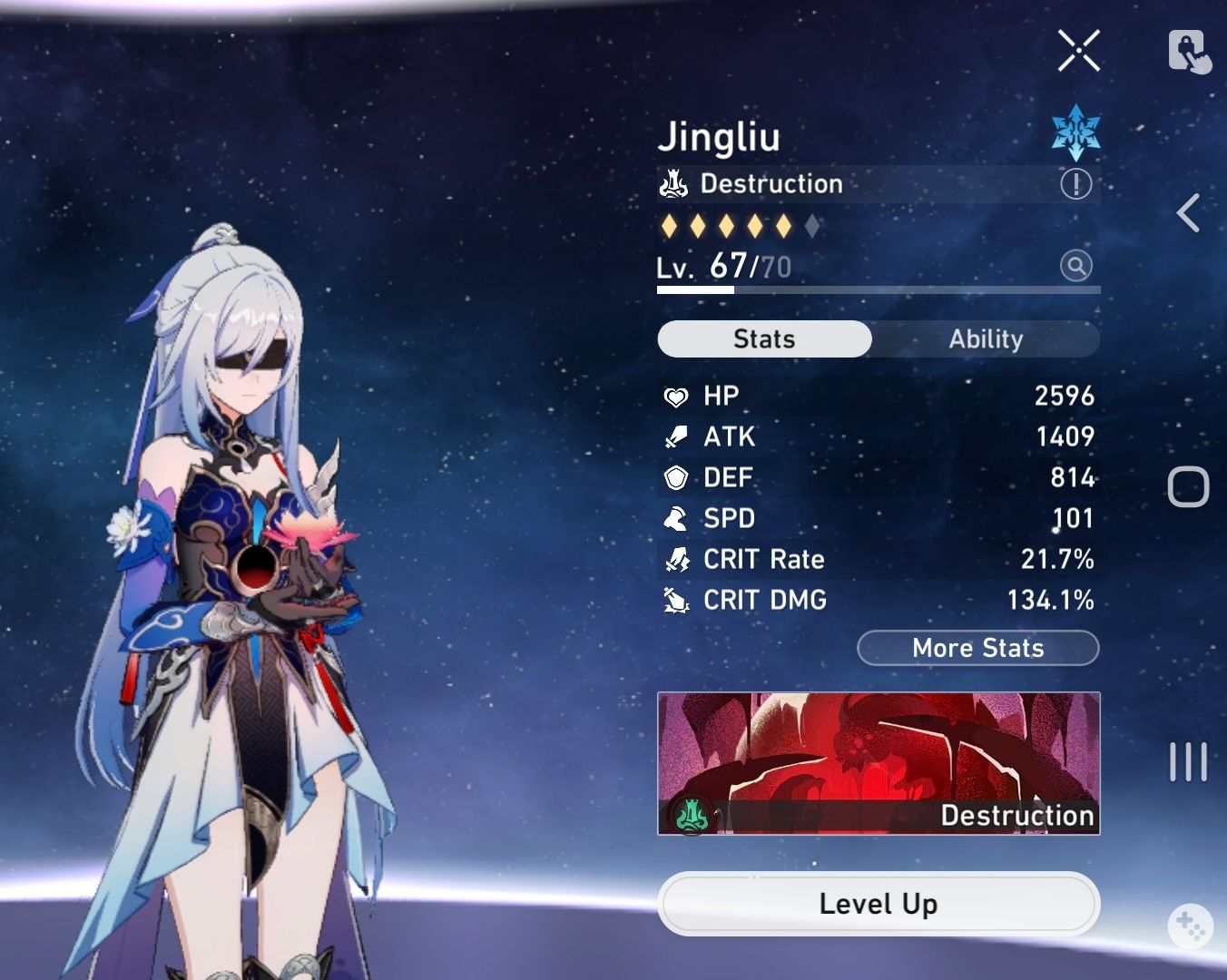Select the Stats tab
The width and height of the screenshot is (1227, 980).
click(764, 339)
